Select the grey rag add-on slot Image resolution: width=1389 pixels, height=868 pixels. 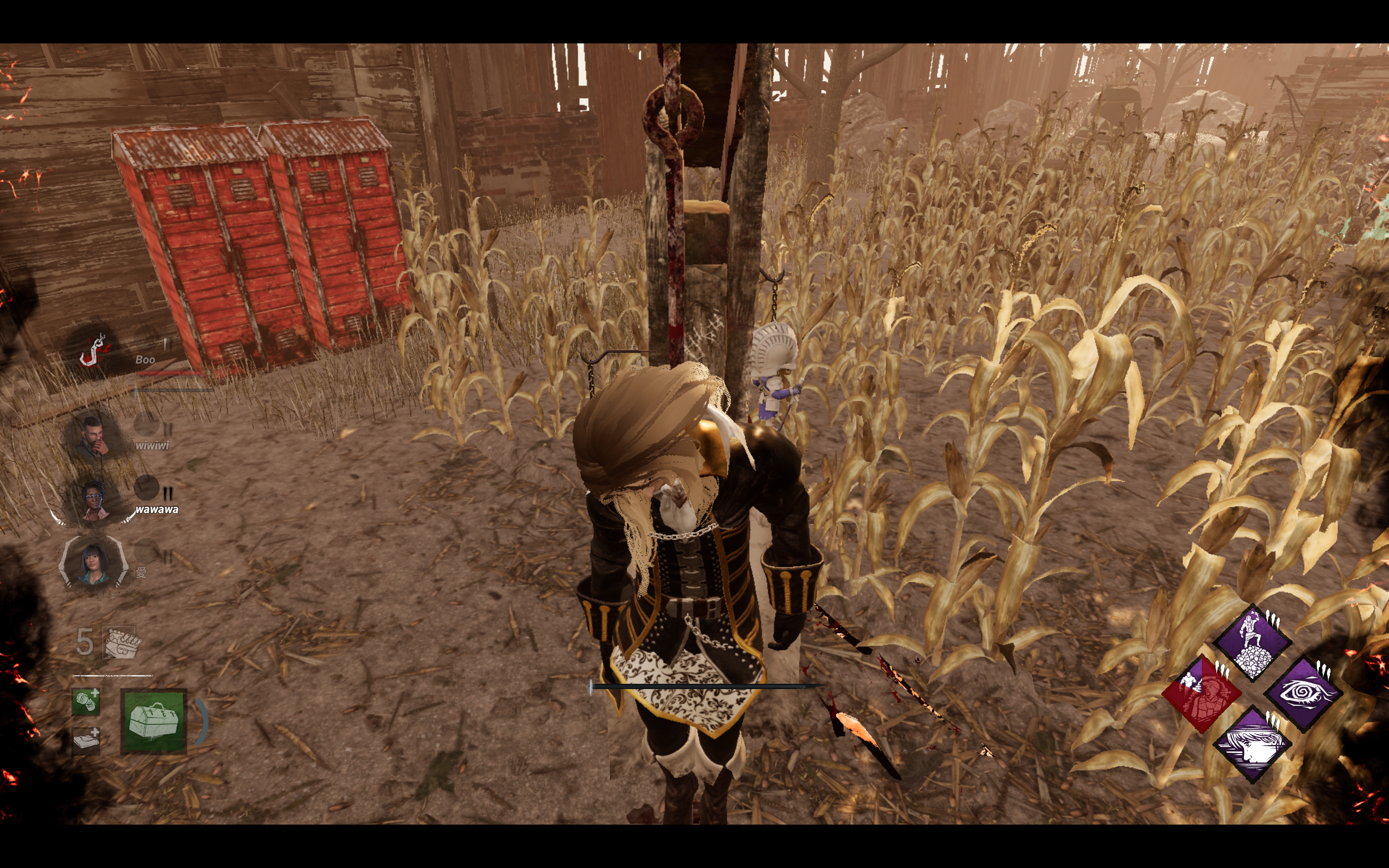point(86,740)
